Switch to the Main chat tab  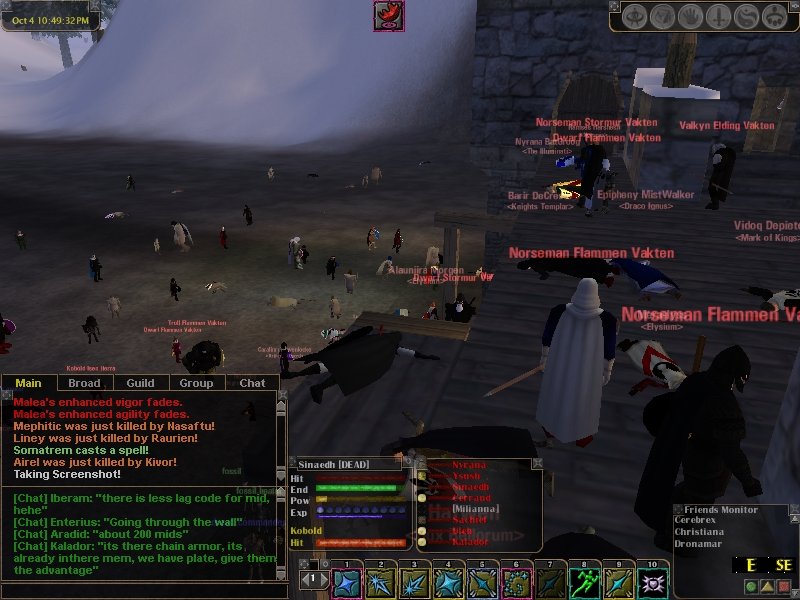28,383
